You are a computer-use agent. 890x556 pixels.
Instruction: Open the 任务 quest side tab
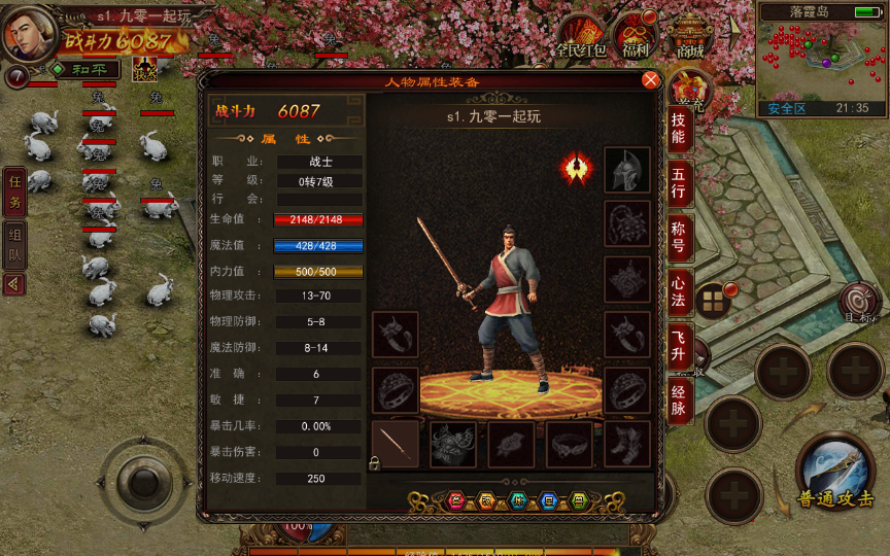[x=14, y=190]
